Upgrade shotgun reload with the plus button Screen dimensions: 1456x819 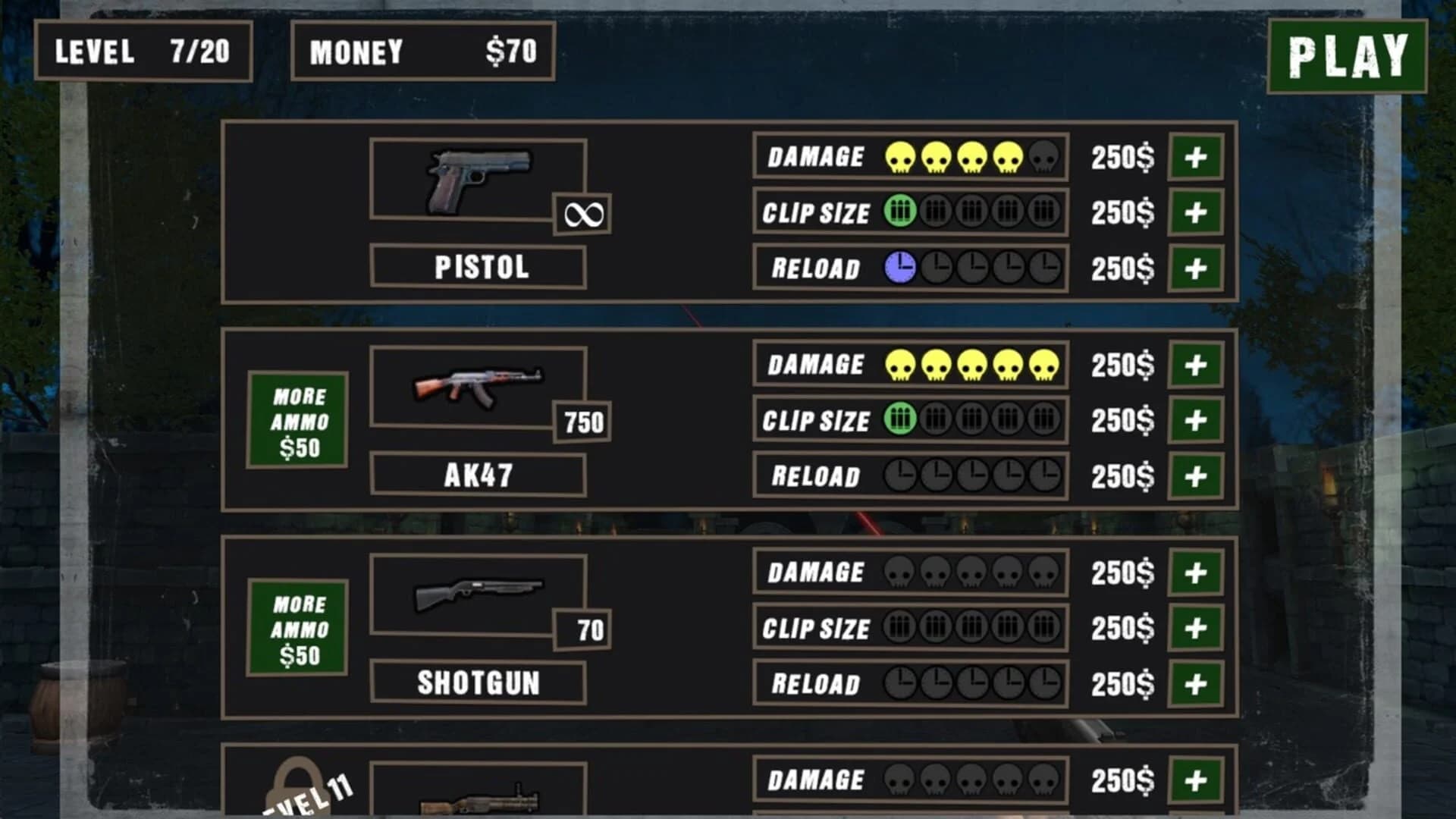click(x=1197, y=683)
